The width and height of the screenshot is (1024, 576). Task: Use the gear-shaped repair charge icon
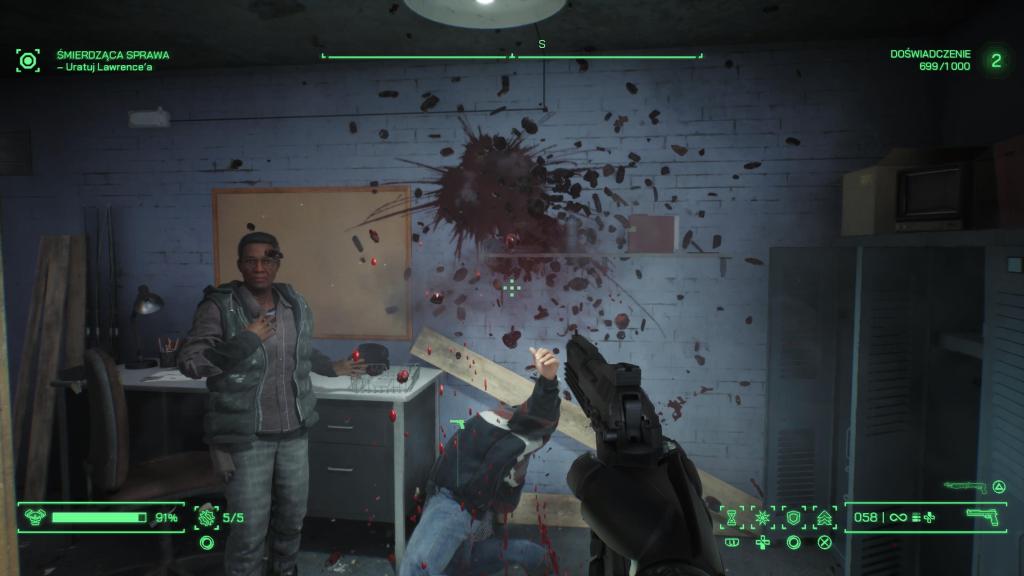pyautogui.click(x=206, y=518)
